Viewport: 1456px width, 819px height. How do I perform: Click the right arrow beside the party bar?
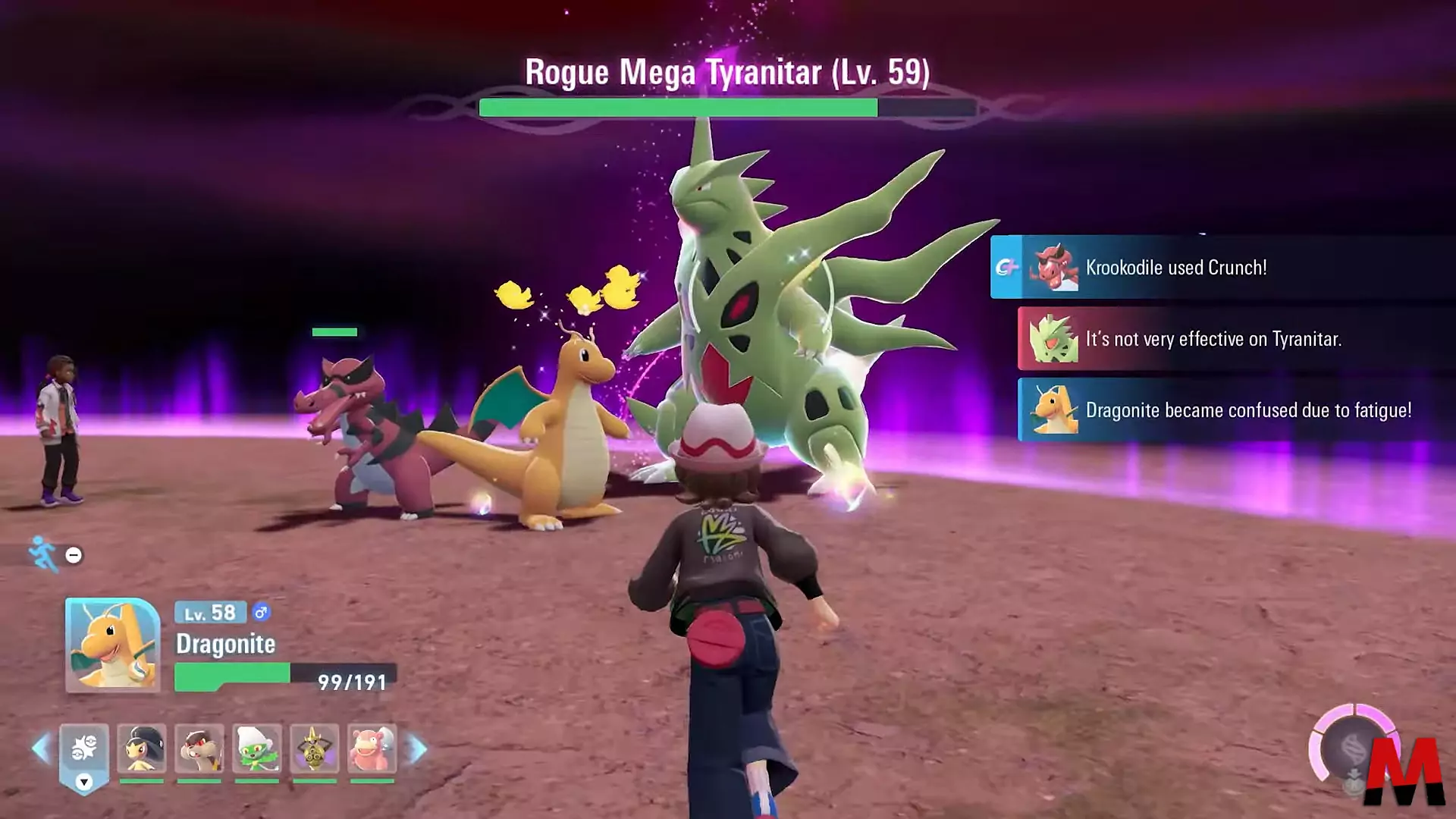tap(417, 749)
